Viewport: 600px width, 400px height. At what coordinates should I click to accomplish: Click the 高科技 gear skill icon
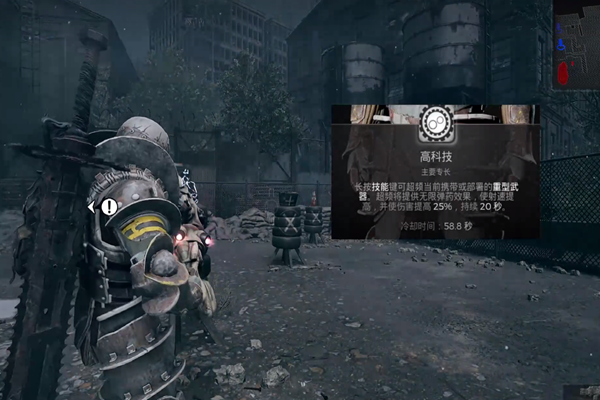coord(435,123)
